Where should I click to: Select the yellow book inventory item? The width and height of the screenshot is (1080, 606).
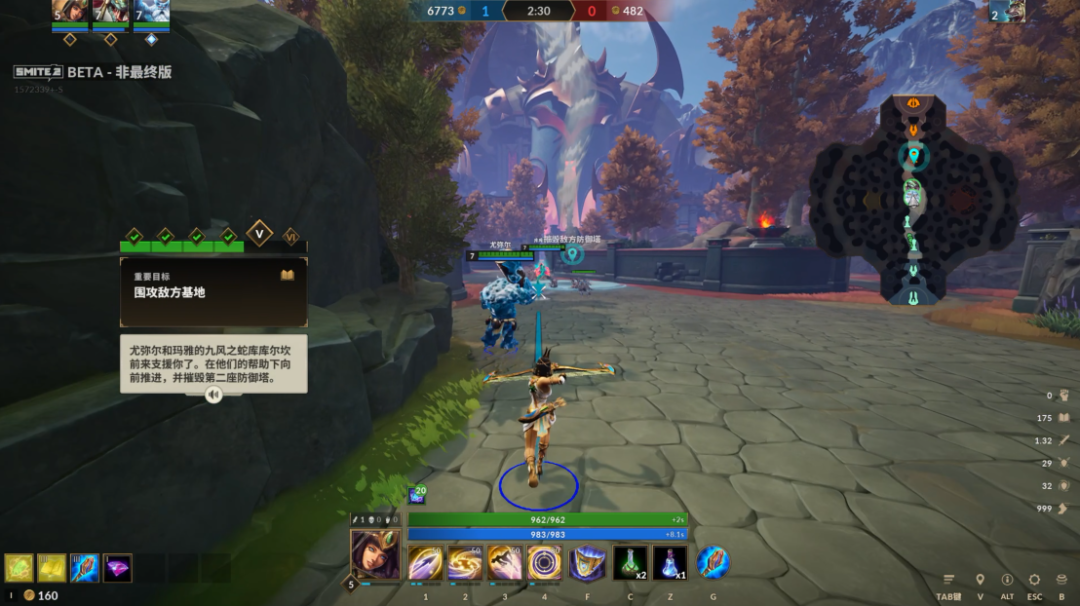click(x=52, y=568)
